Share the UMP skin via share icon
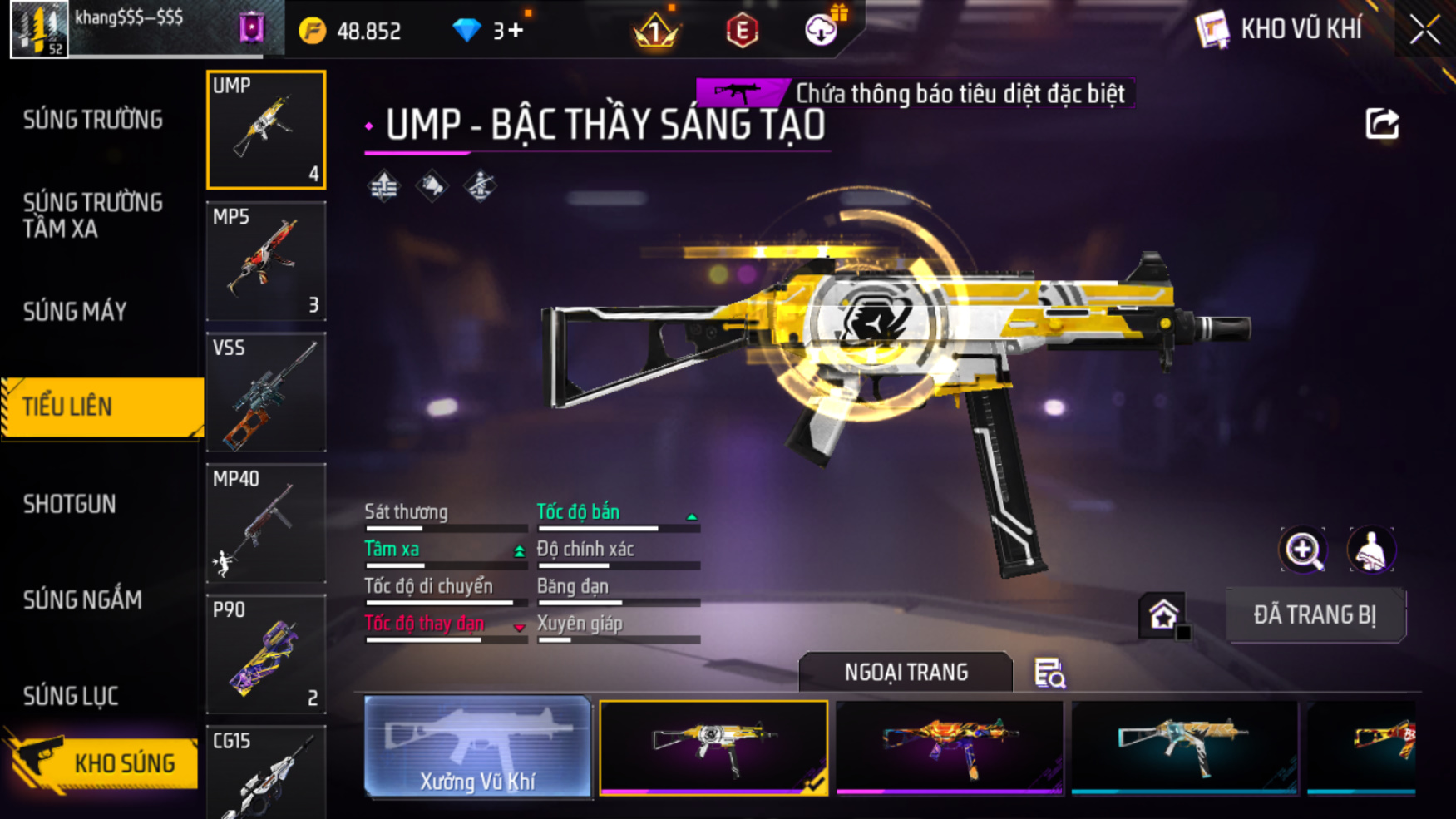This screenshot has width=1456, height=819. [x=1382, y=124]
